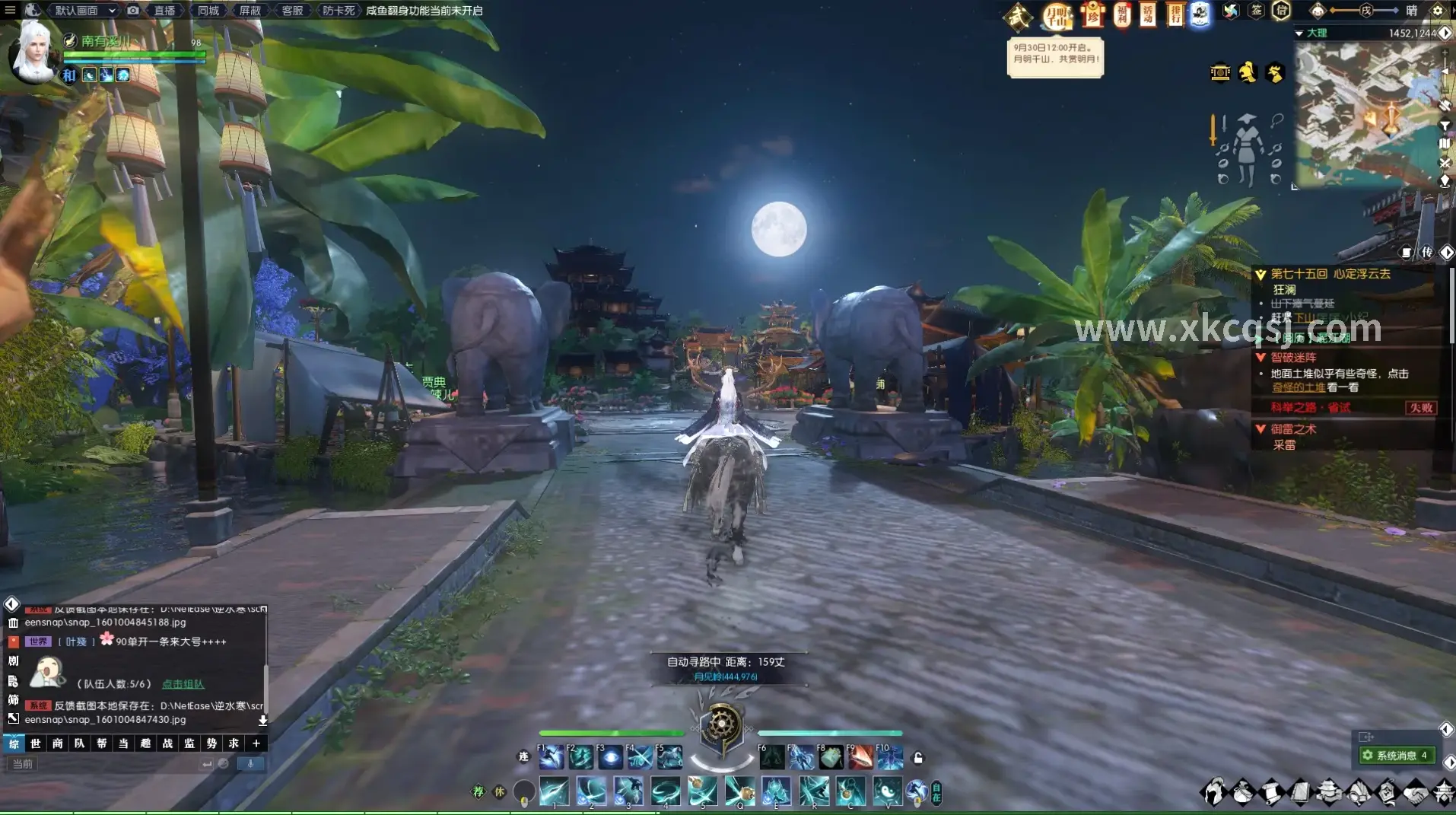Image resolution: width=1456 pixels, height=815 pixels.
Task: Open settings via the gear icon
Action: [x=1437, y=11]
